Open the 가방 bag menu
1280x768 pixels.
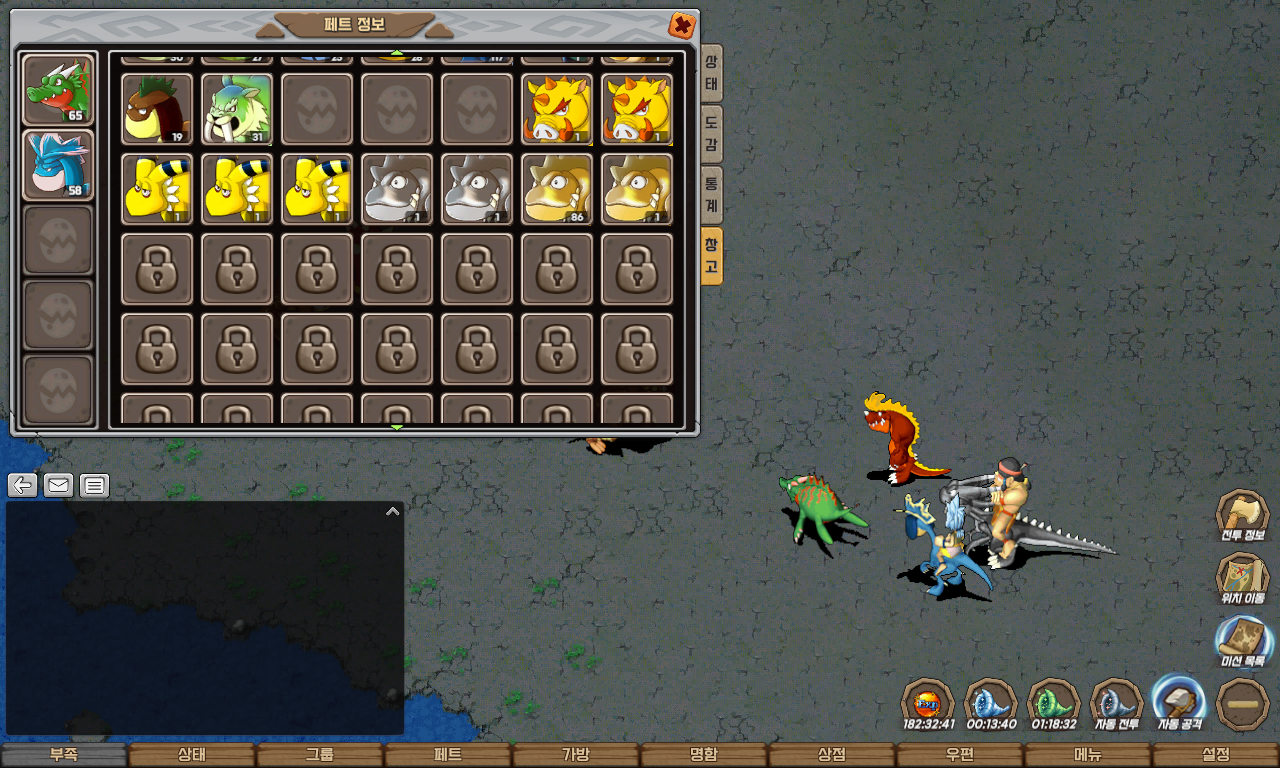tap(576, 755)
